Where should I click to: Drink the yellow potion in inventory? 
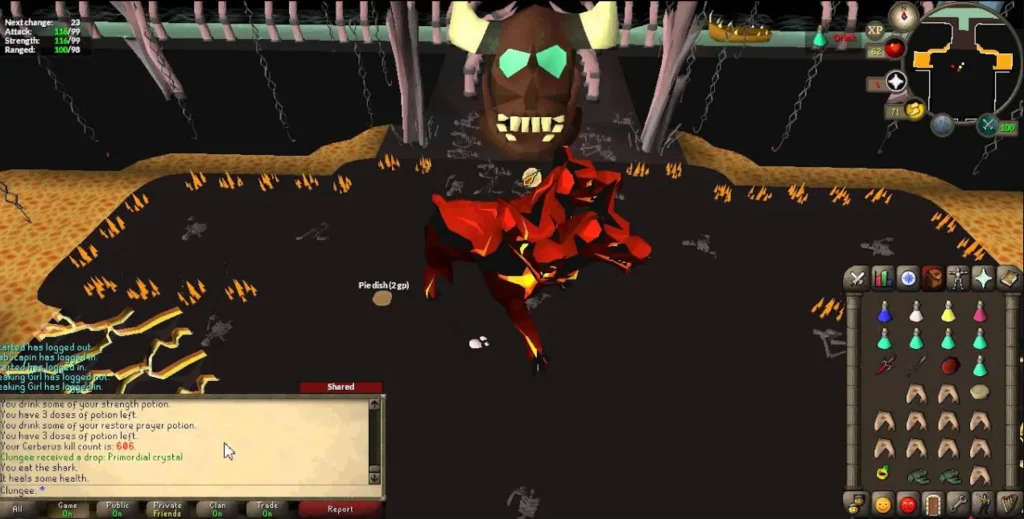(947, 314)
